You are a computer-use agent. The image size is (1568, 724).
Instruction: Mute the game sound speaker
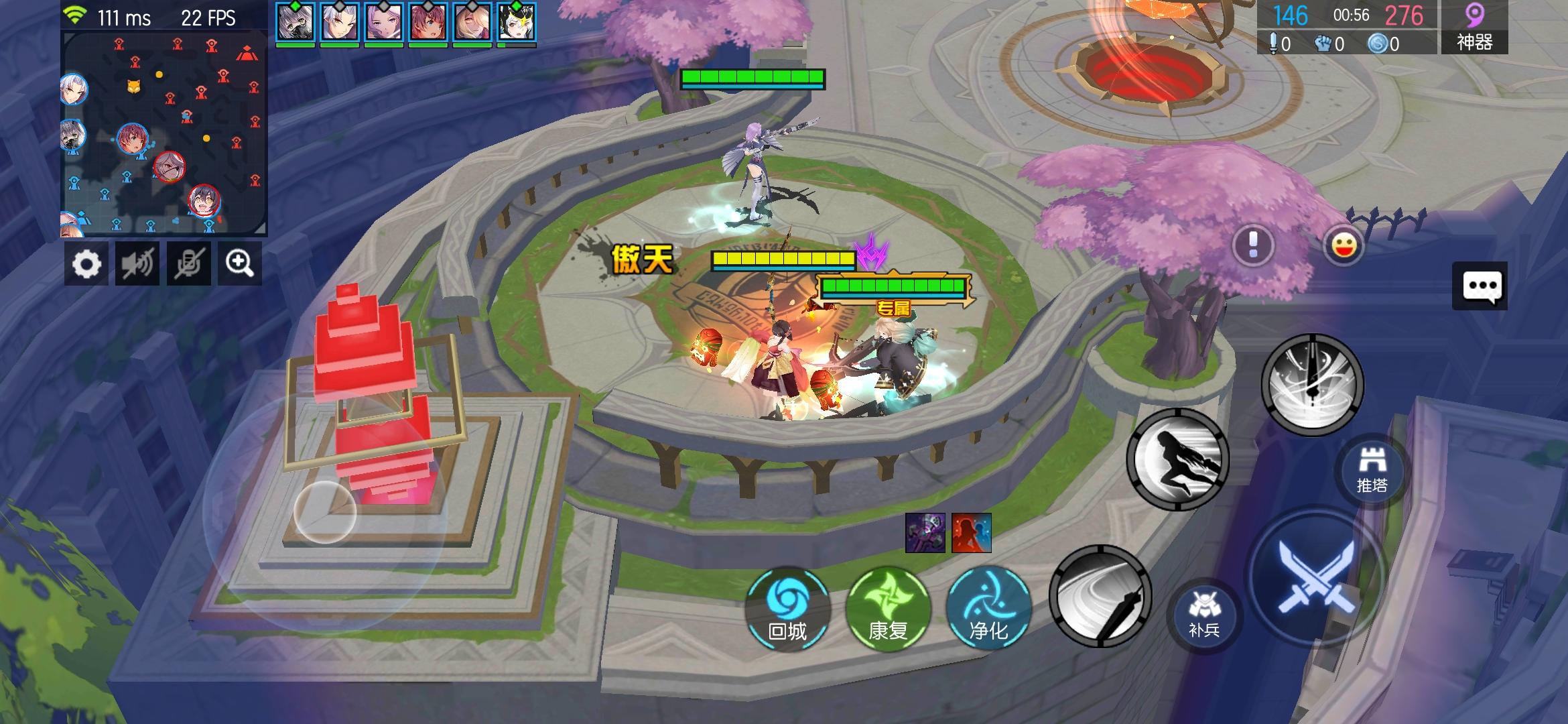[137, 262]
